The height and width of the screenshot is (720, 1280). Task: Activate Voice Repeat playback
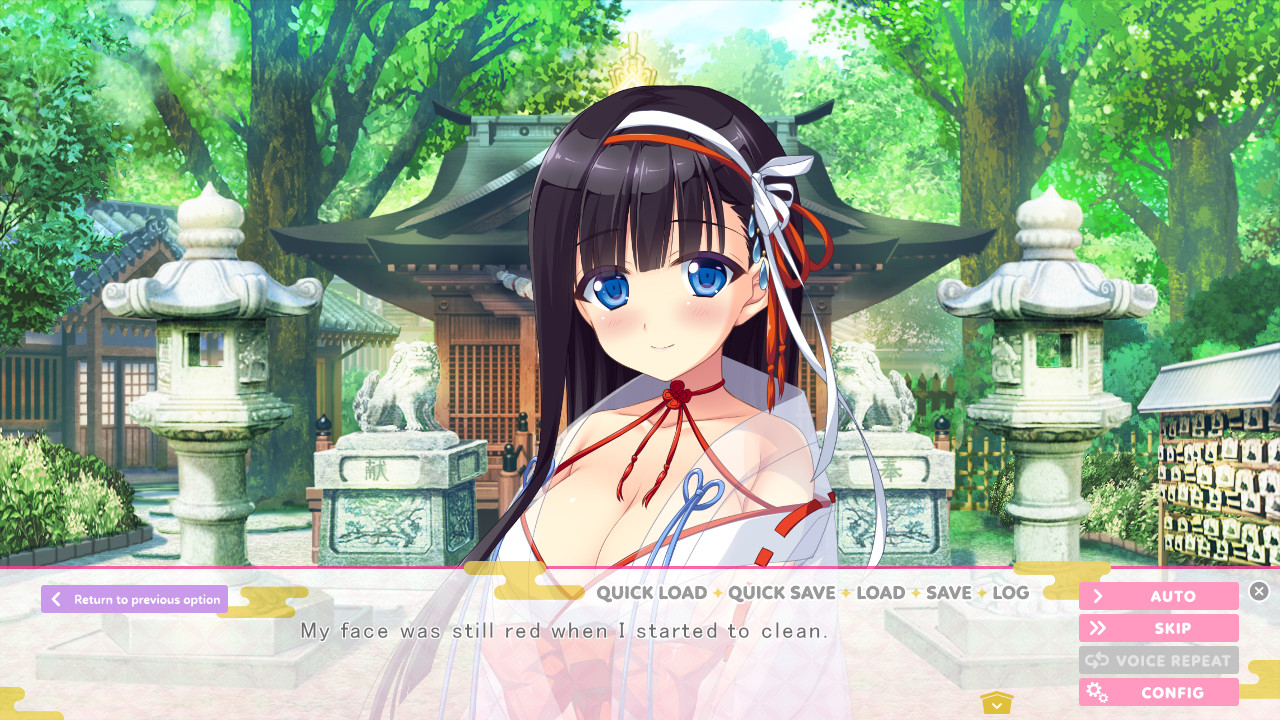pos(1160,660)
